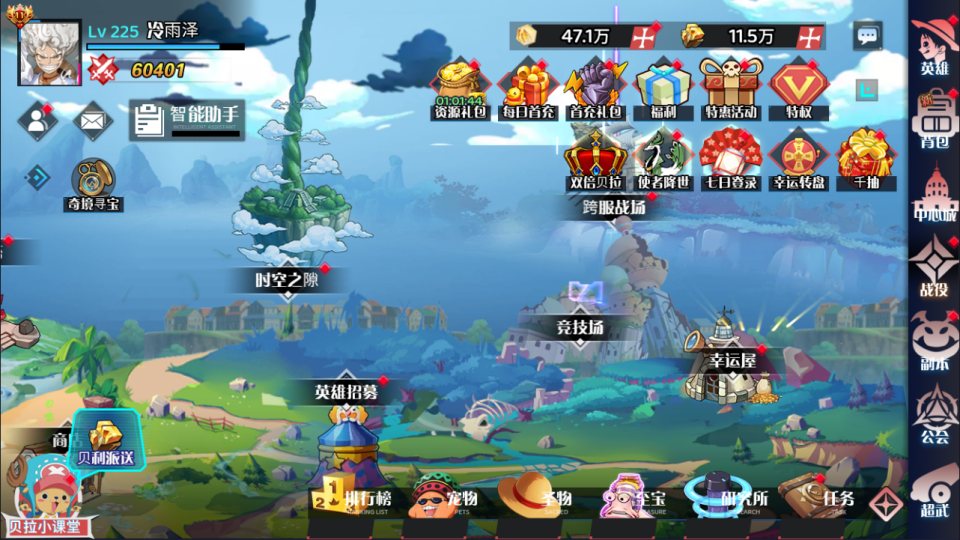Open 特惠活动 special offers
The image size is (960, 540).
click(x=729, y=89)
